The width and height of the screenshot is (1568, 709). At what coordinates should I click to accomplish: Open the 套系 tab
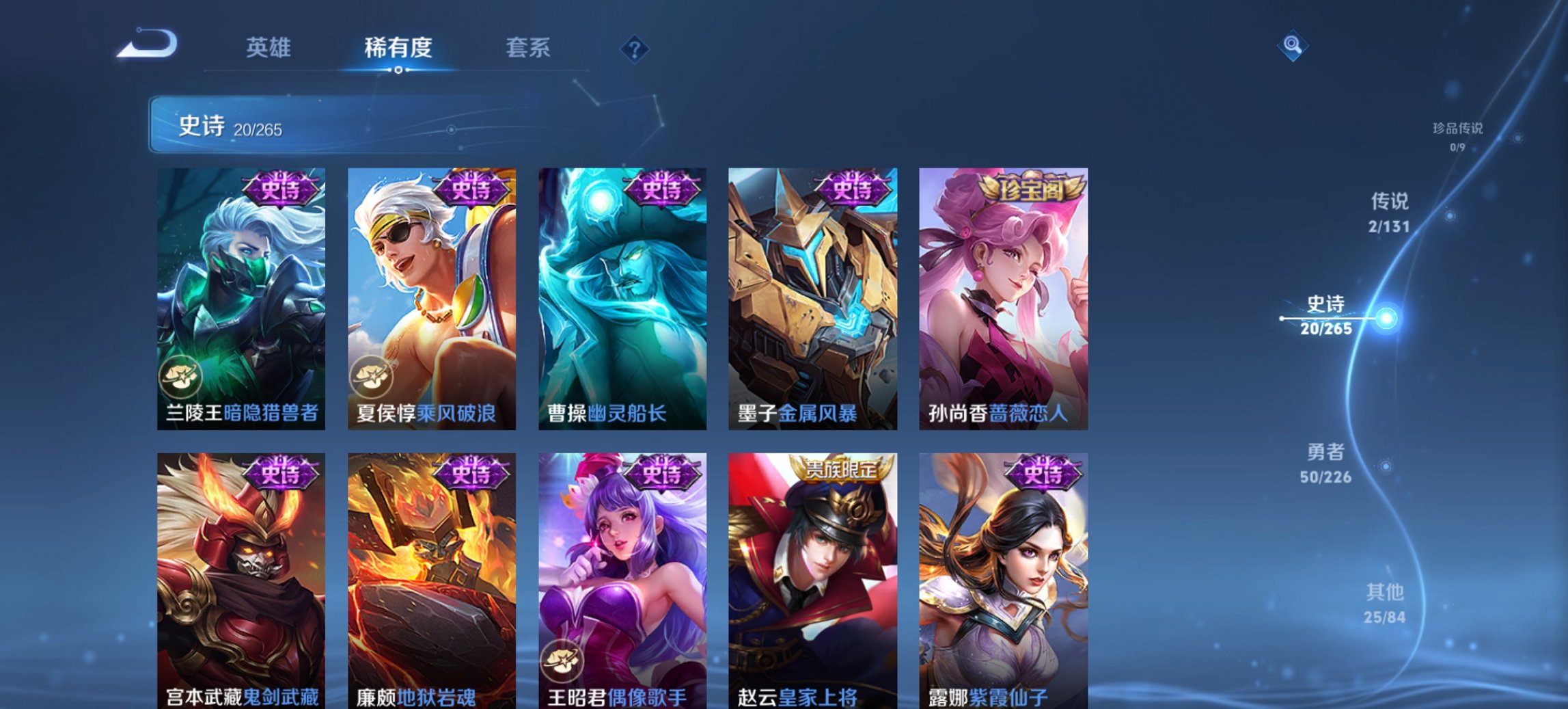click(527, 48)
